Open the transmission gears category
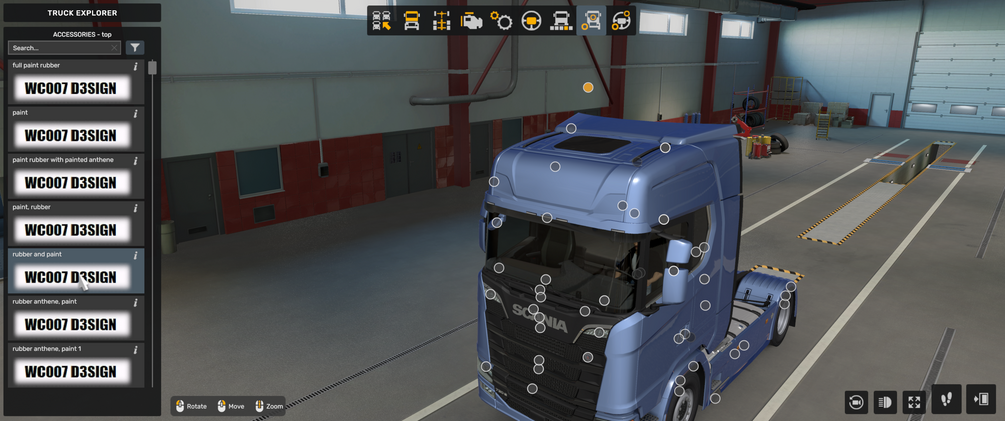 click(501, 21)
